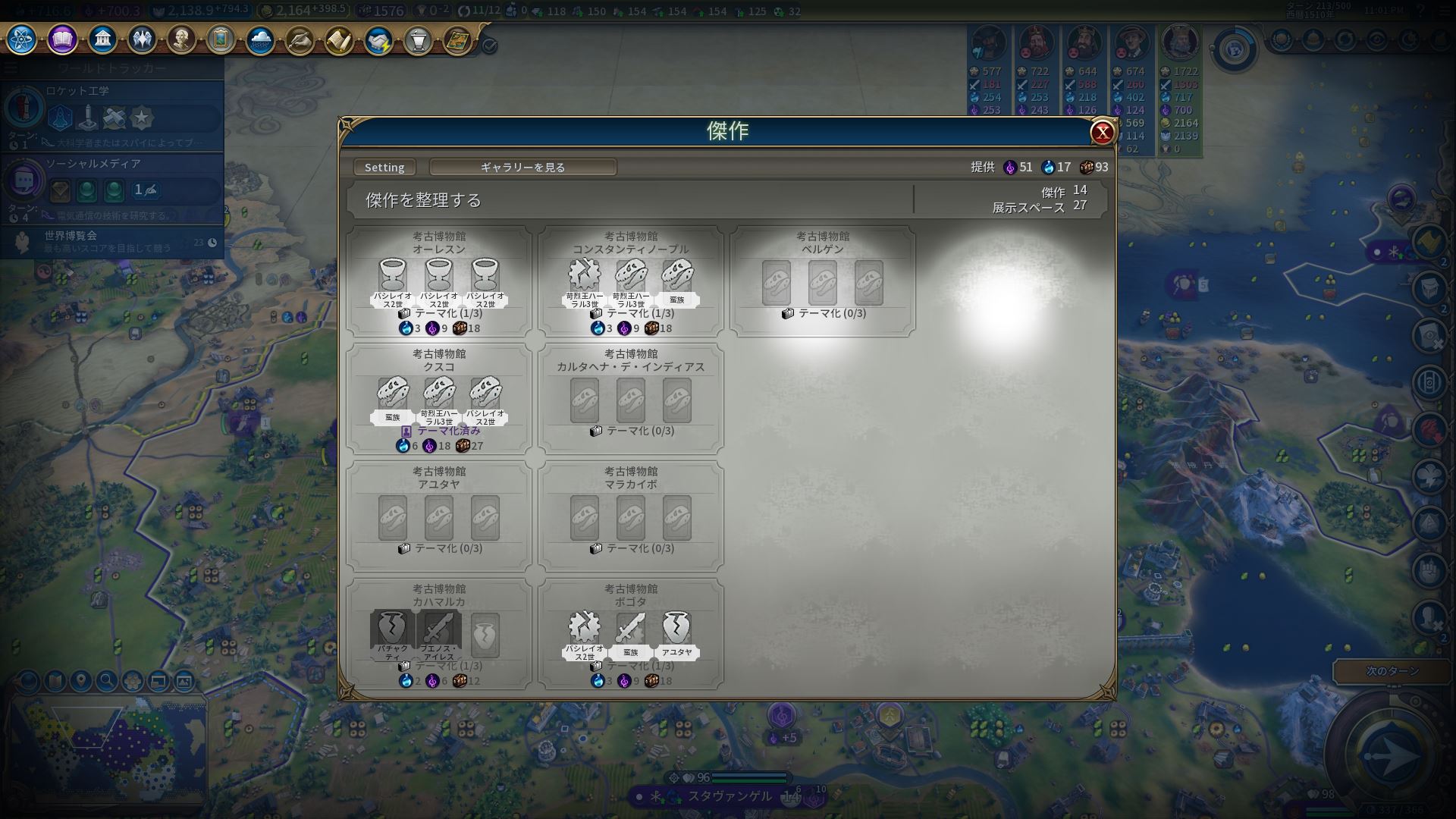Select the first rival leader portrait
This screenshot has height=819, width=1456.
(988, 43)
